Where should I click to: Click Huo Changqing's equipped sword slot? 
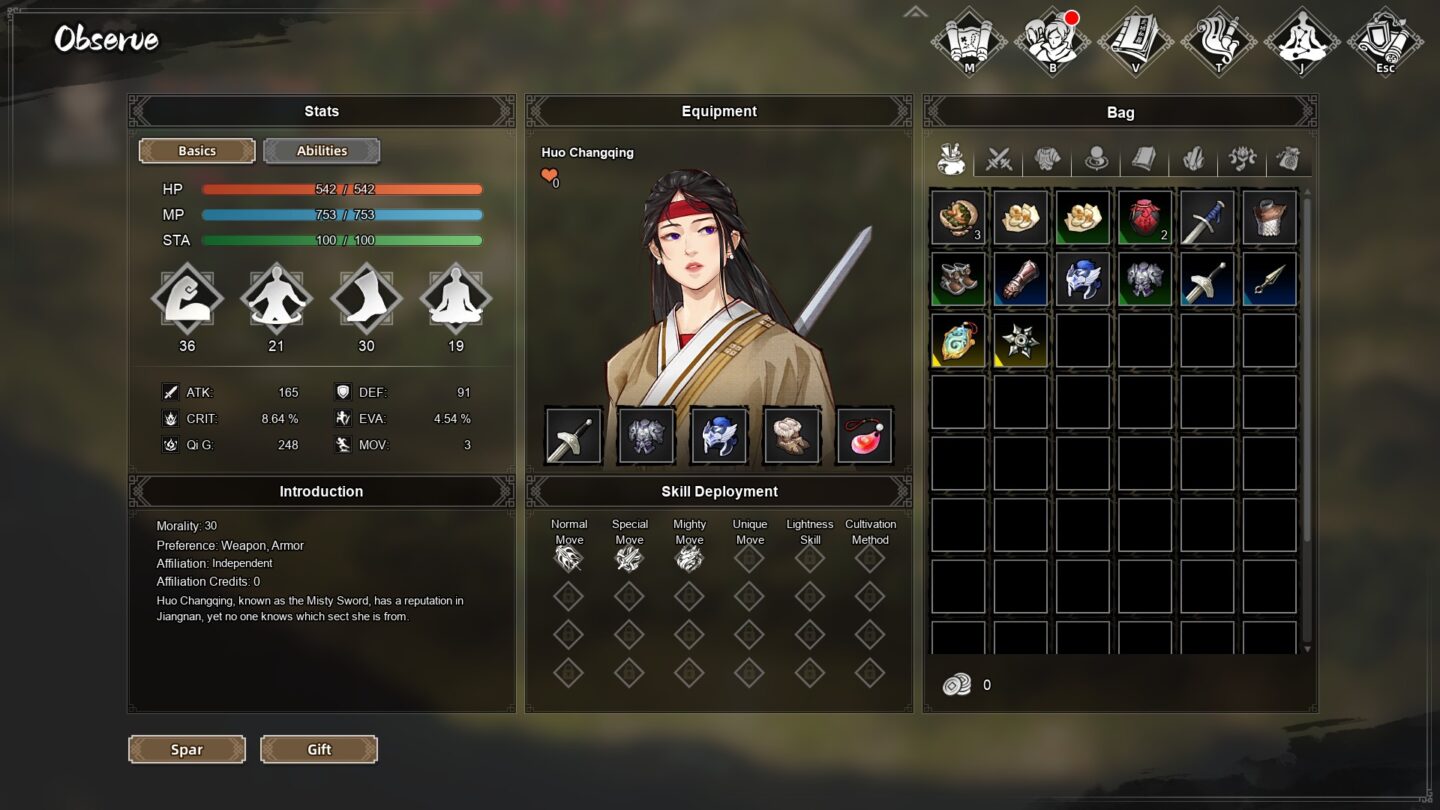click(x=572, y=434)
